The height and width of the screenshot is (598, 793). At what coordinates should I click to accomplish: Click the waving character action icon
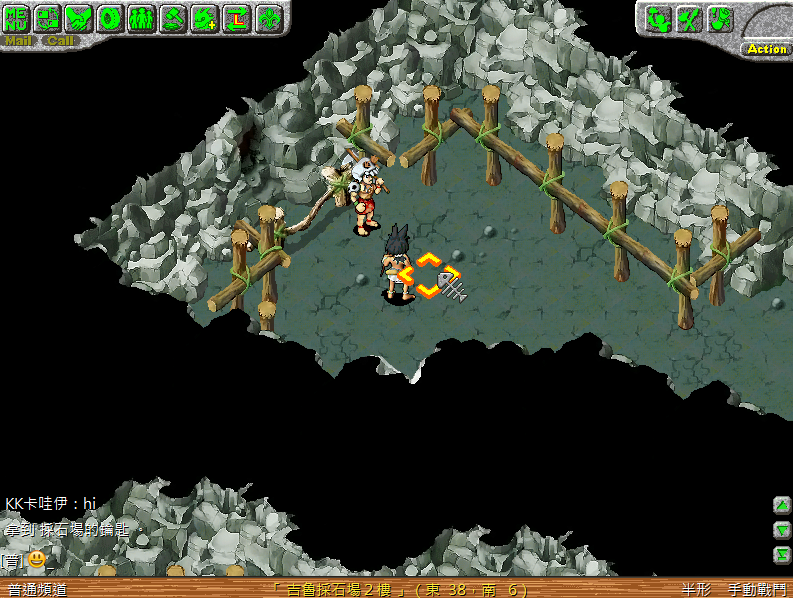(x=658, y=19)
